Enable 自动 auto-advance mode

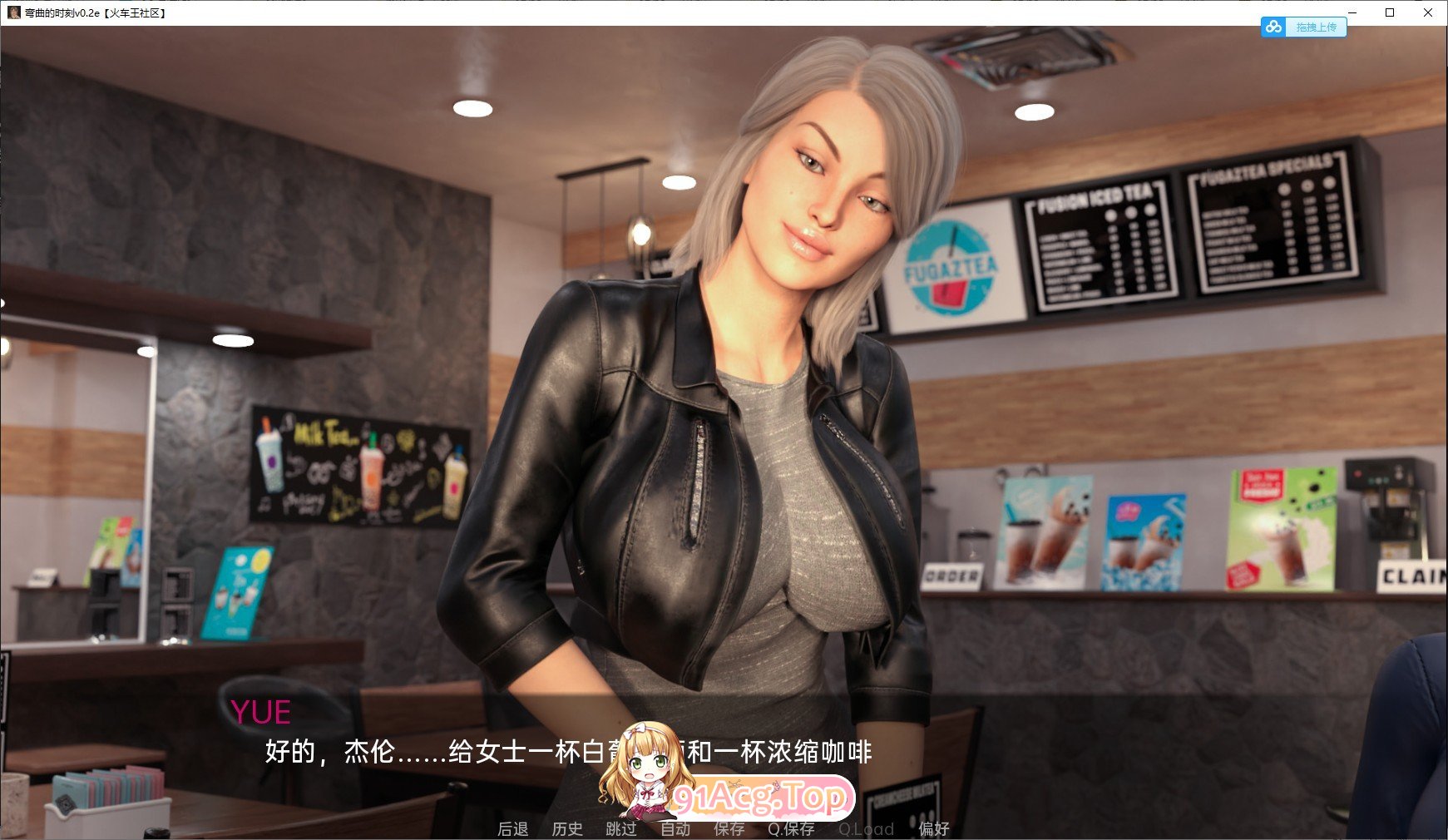click(x=676, y=829)
